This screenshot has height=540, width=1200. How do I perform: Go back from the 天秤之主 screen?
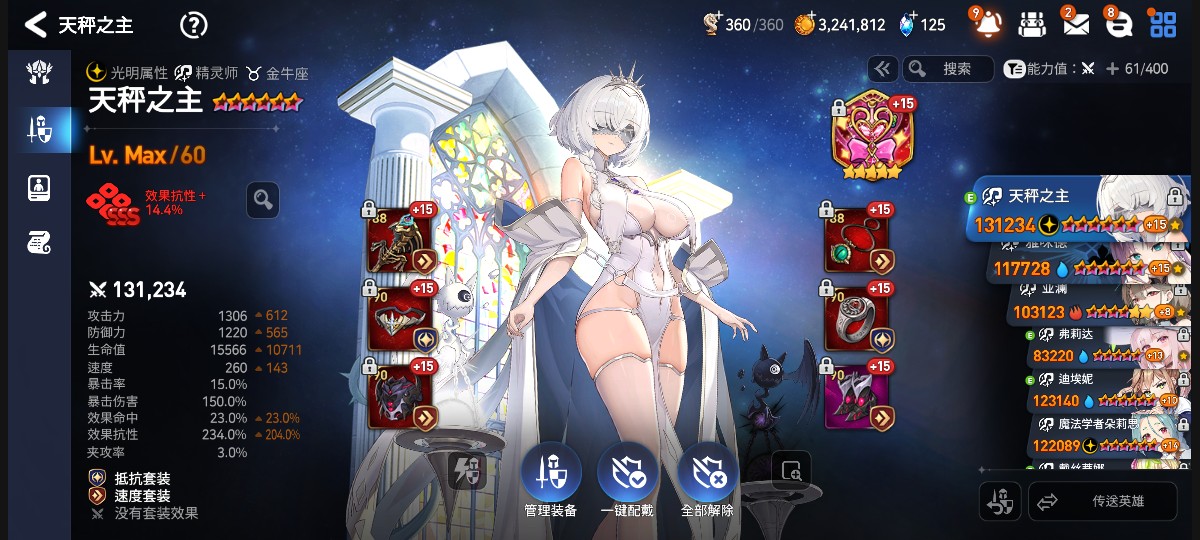[36, 25]
